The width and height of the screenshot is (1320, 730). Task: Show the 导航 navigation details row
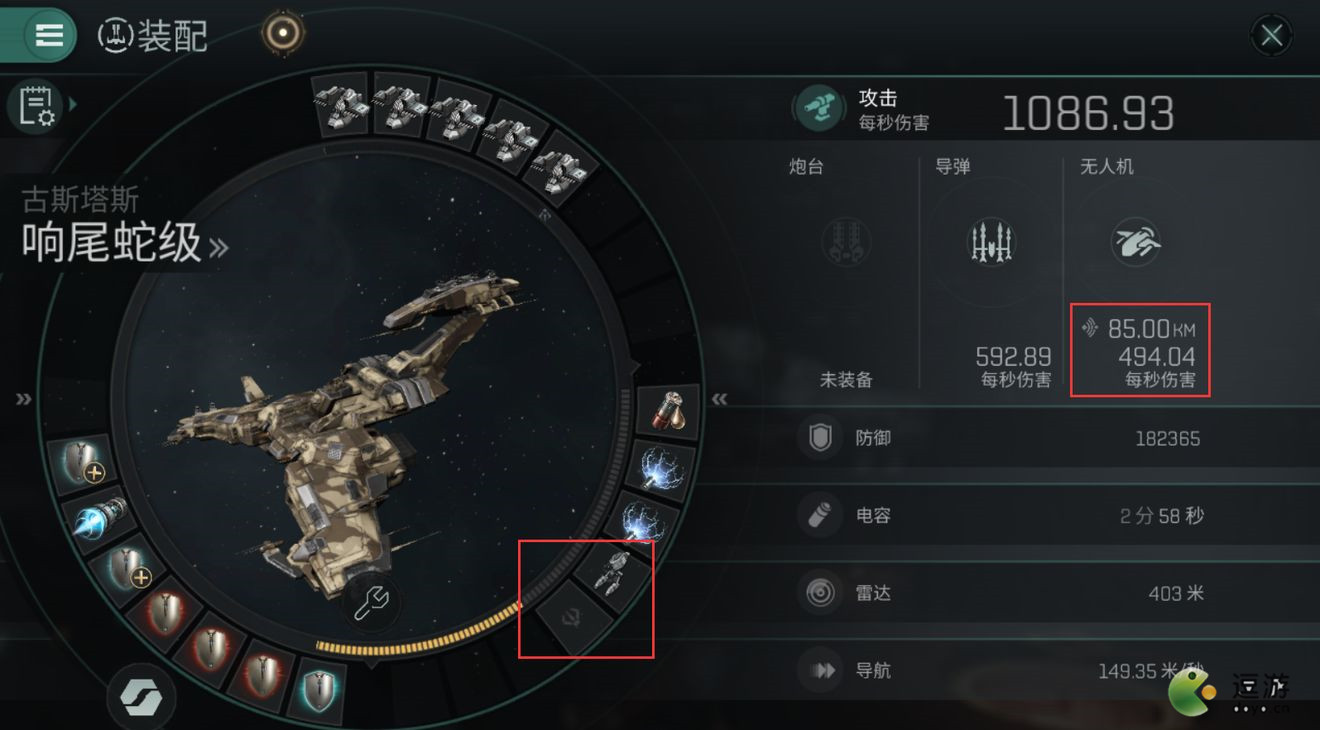point(1000,670)
